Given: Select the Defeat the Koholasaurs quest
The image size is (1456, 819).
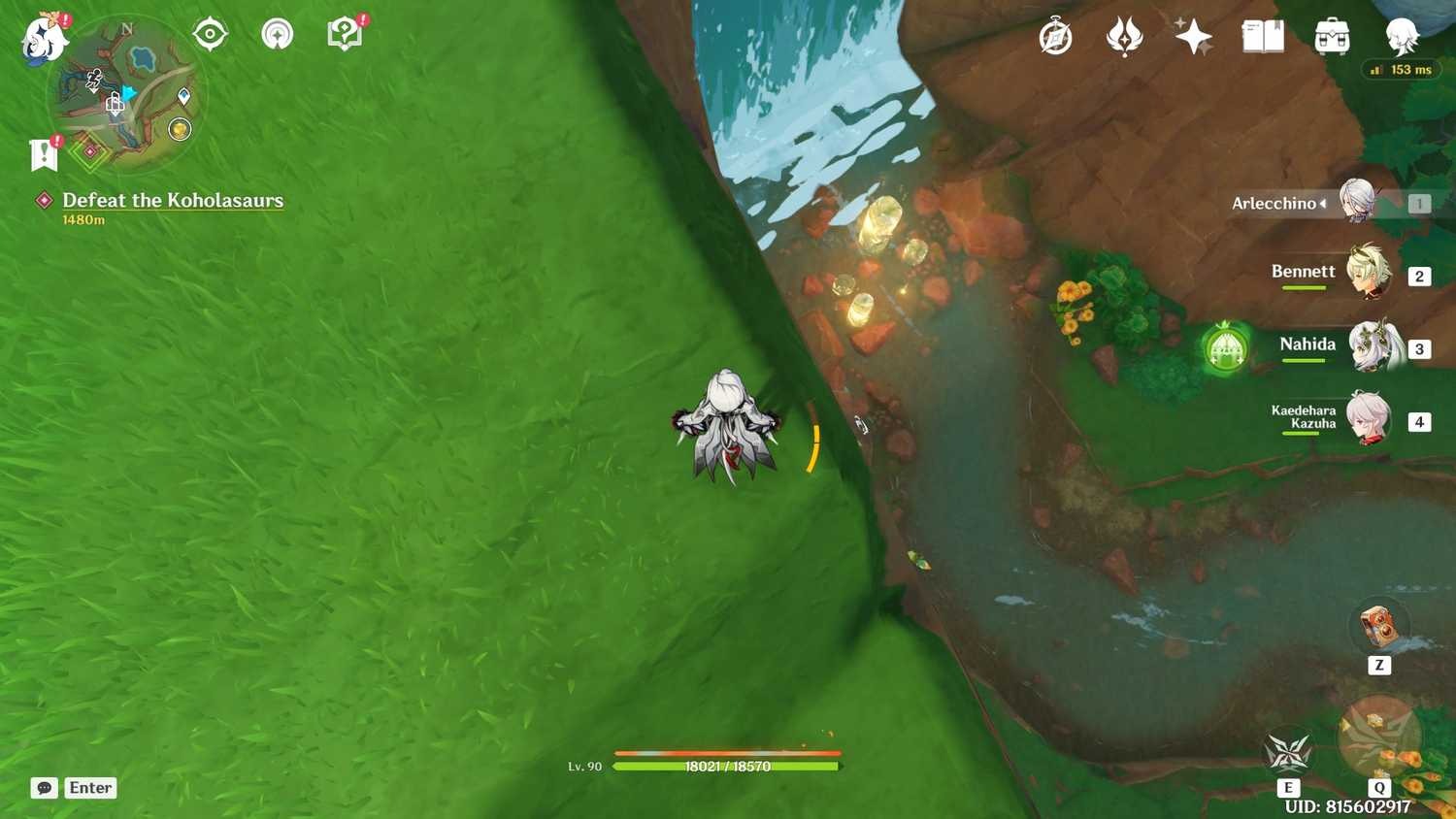Looking at the screenshot, I should pyautogui.click(x=173, y=201).
